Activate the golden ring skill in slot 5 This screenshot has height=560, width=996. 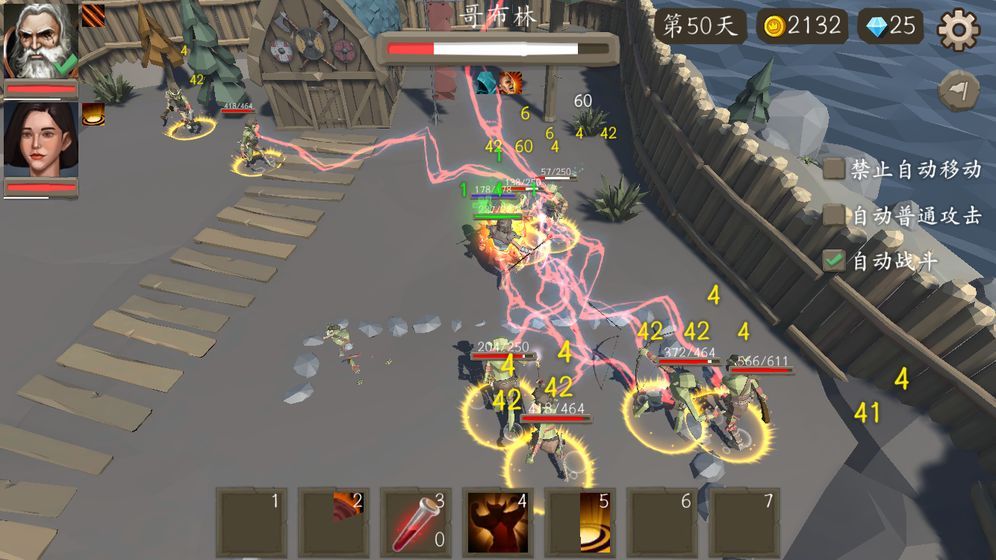[x=579, y=523]
